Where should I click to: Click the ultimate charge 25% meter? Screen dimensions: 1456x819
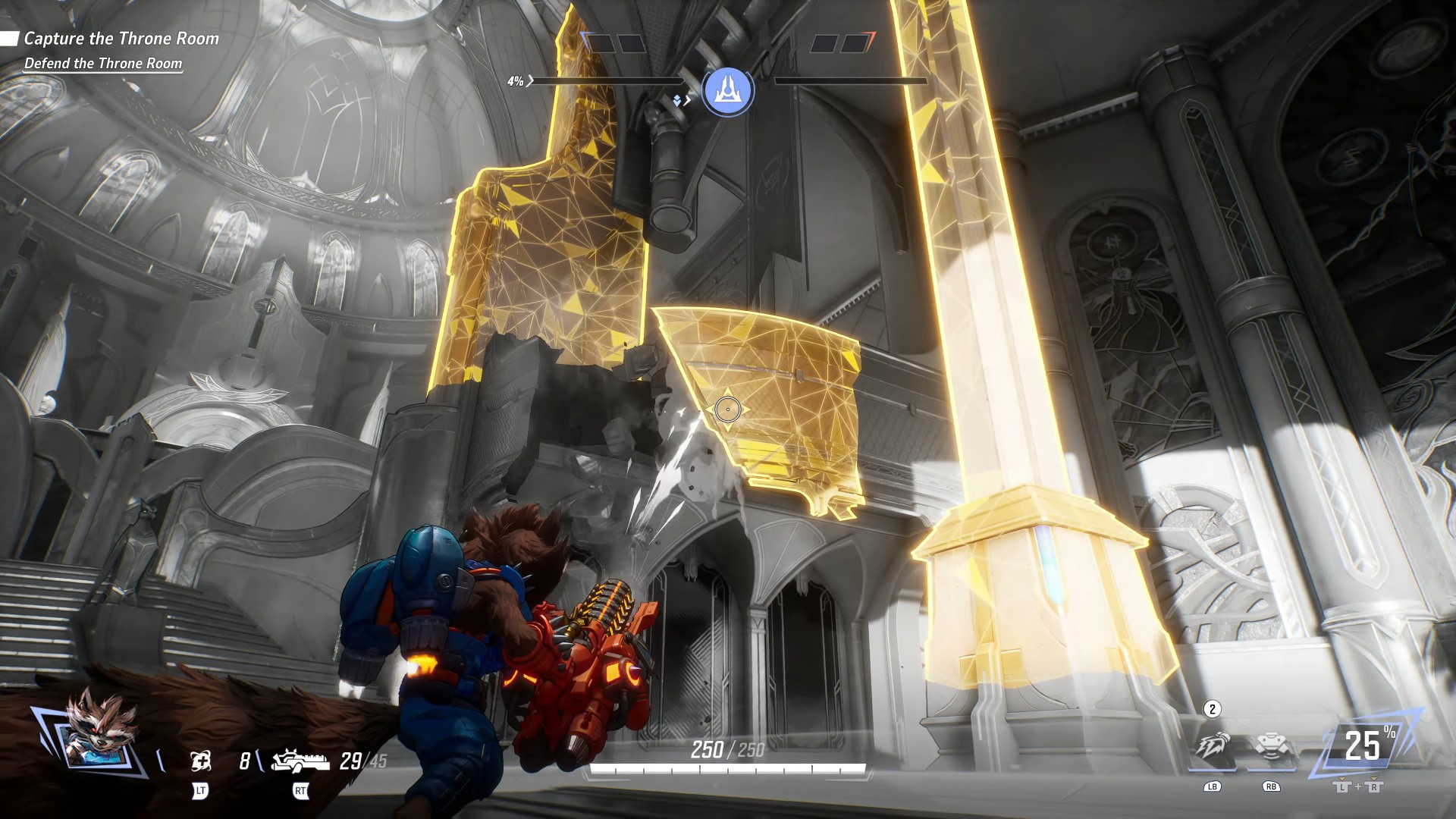pyautogui.click(x=1363, y=745)
